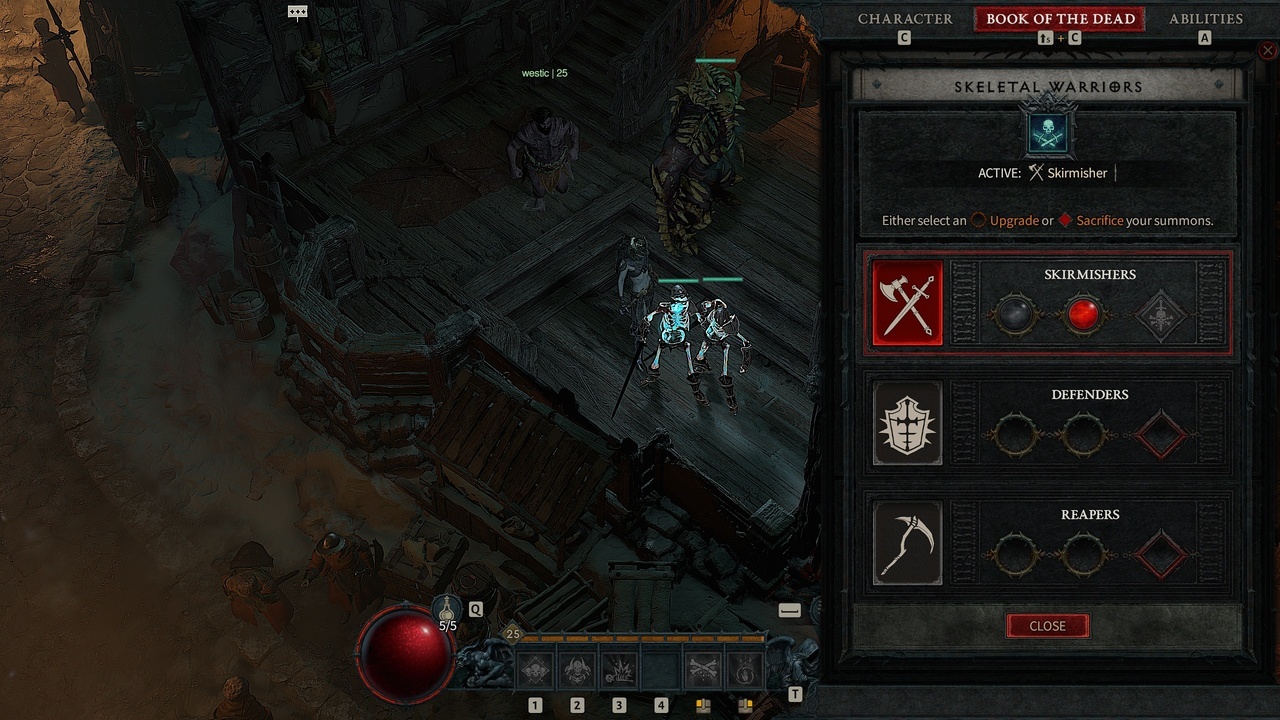The width and height of the screenshot is (1280, 720).
Task: Select the Skirmishers sacrifice diamond
Action: click(1160, 316)
